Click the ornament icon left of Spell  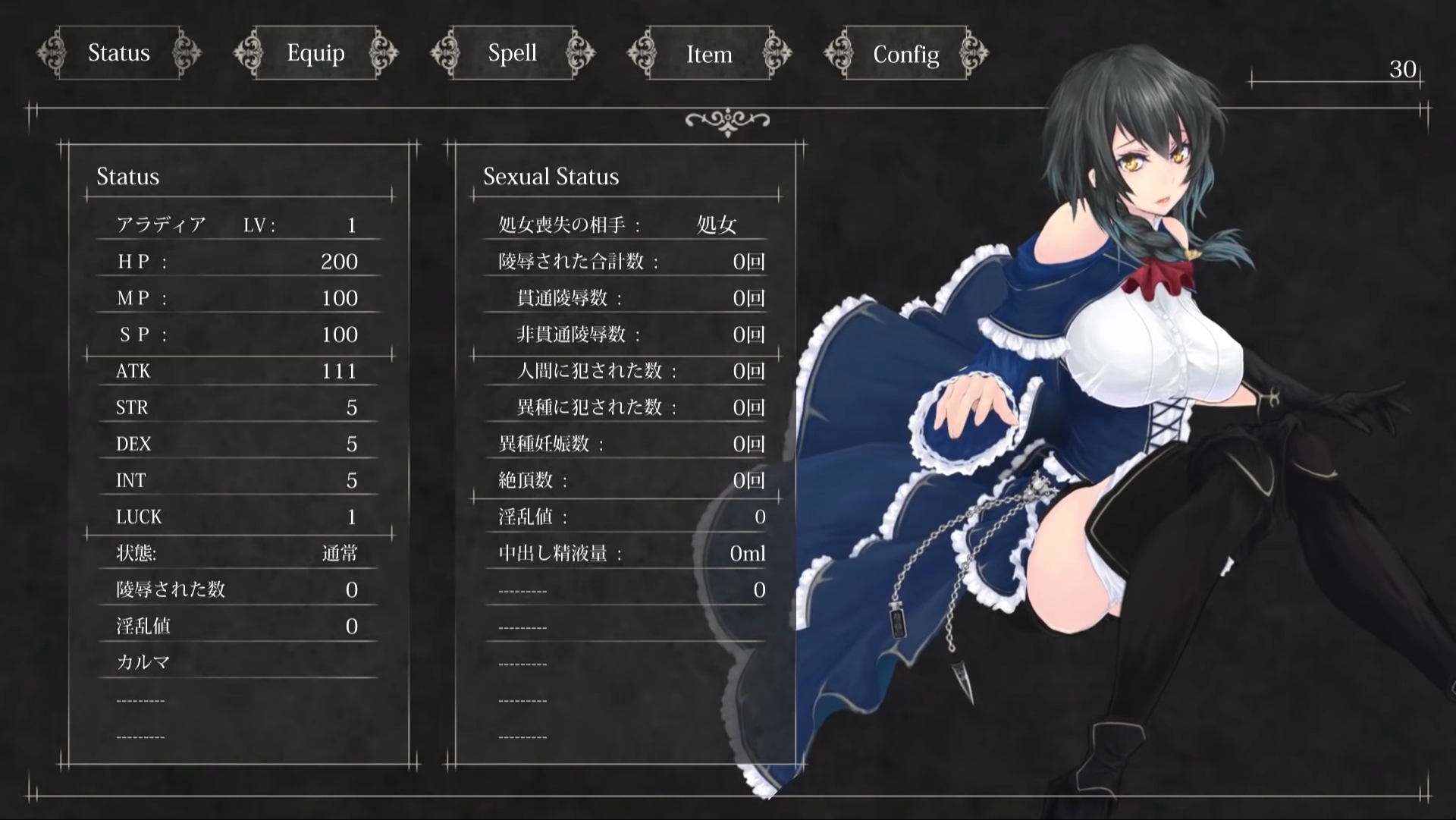(x=446, y=53)
